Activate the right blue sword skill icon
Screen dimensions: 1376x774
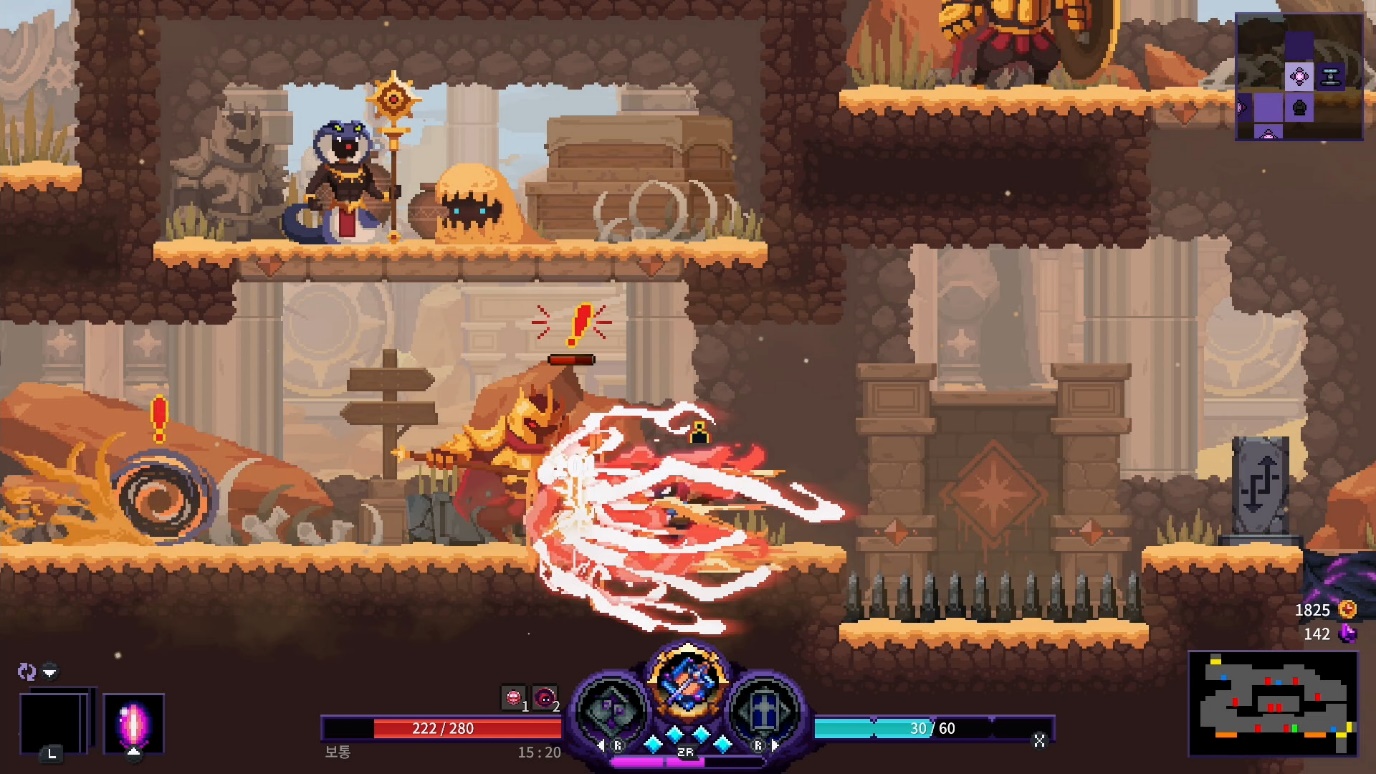point(763,710)
